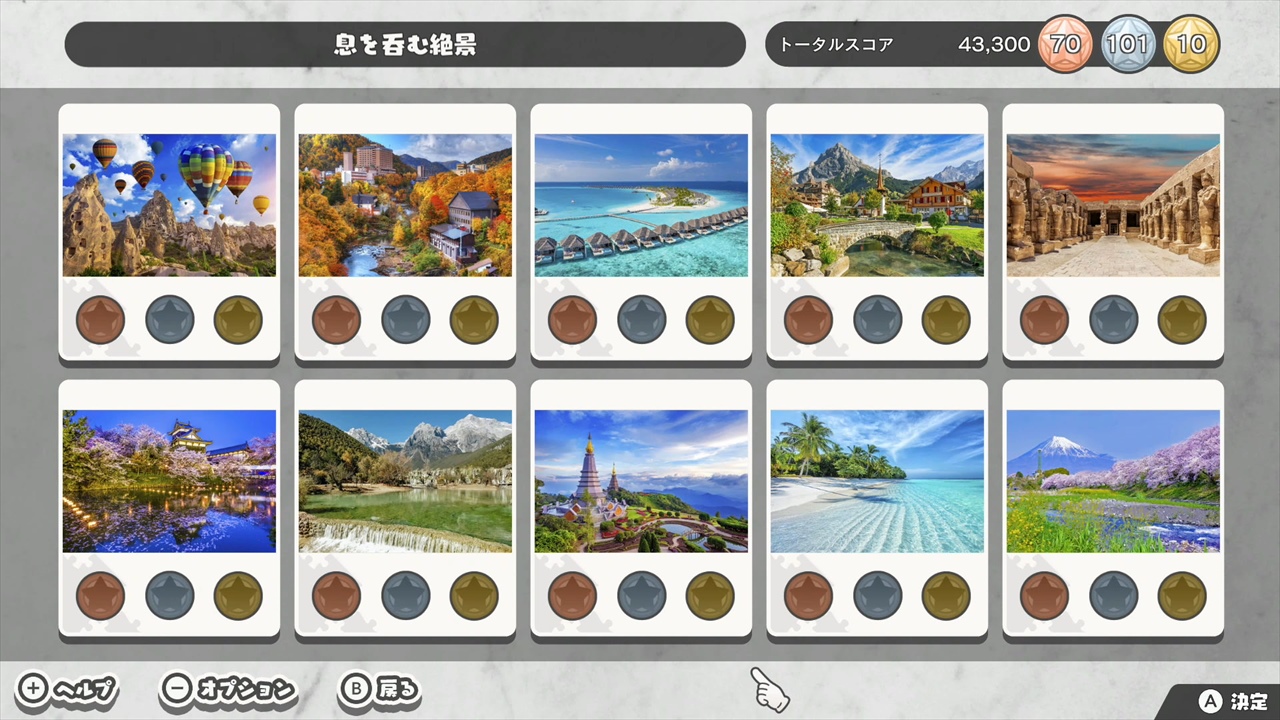Image resolution: width=1280 pixels, height=720 pixels.
Task: Click the bronze medal counter showing 70
Action: pyautogui.click(x=1065, y=44)
